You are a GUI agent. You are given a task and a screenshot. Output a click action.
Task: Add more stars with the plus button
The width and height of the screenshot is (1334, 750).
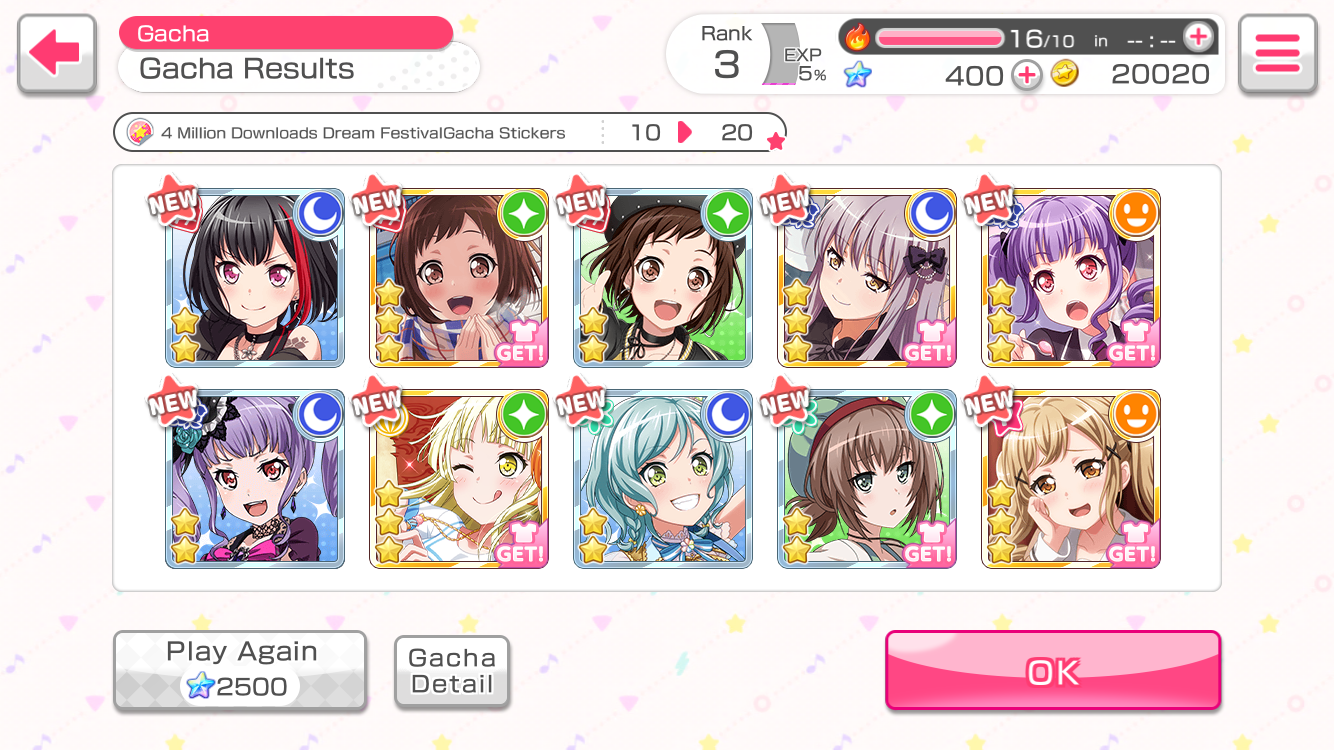coord(1026,75)
